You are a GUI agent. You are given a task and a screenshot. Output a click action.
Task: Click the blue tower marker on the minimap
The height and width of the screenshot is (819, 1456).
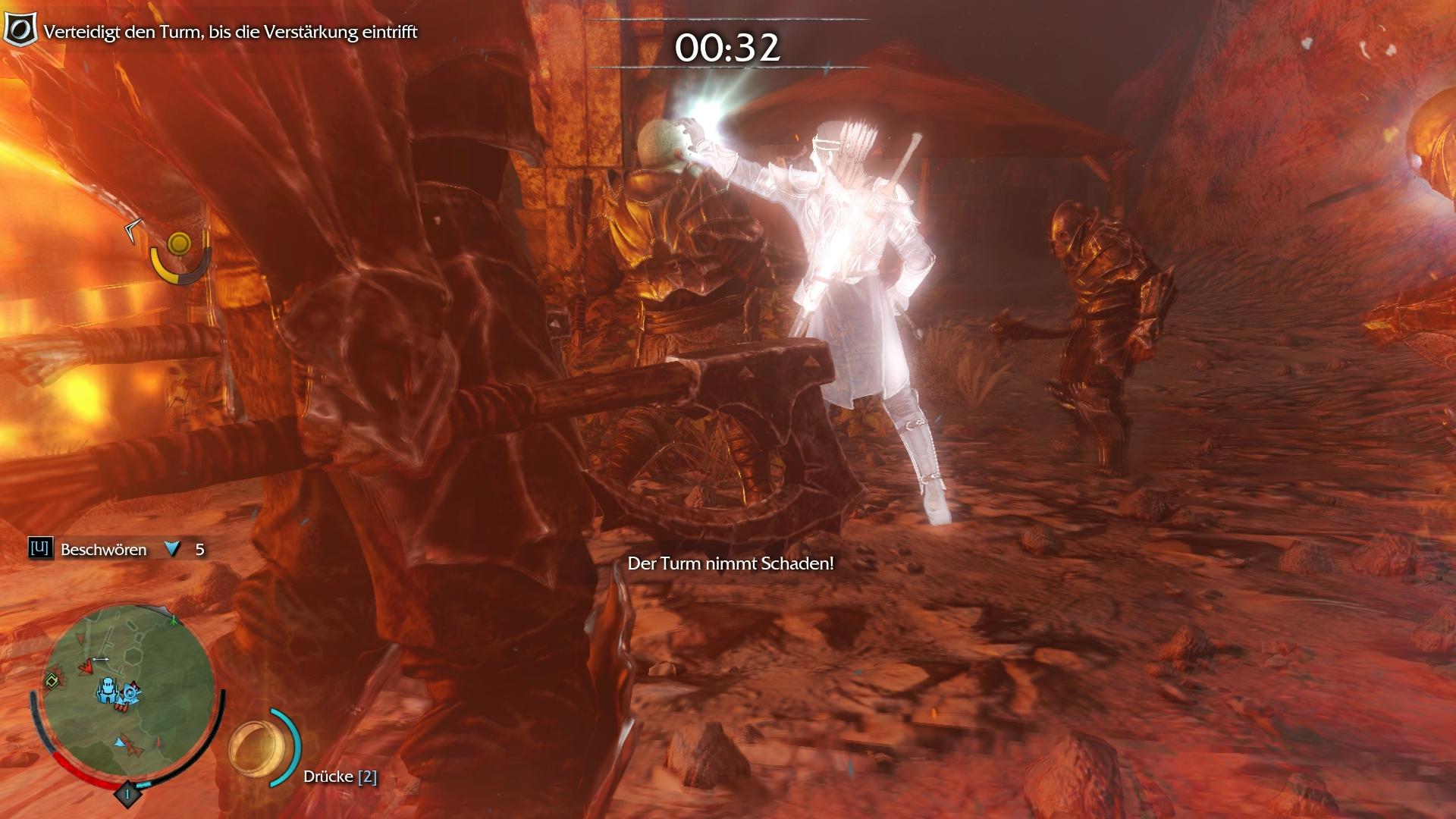click(108, 690)
